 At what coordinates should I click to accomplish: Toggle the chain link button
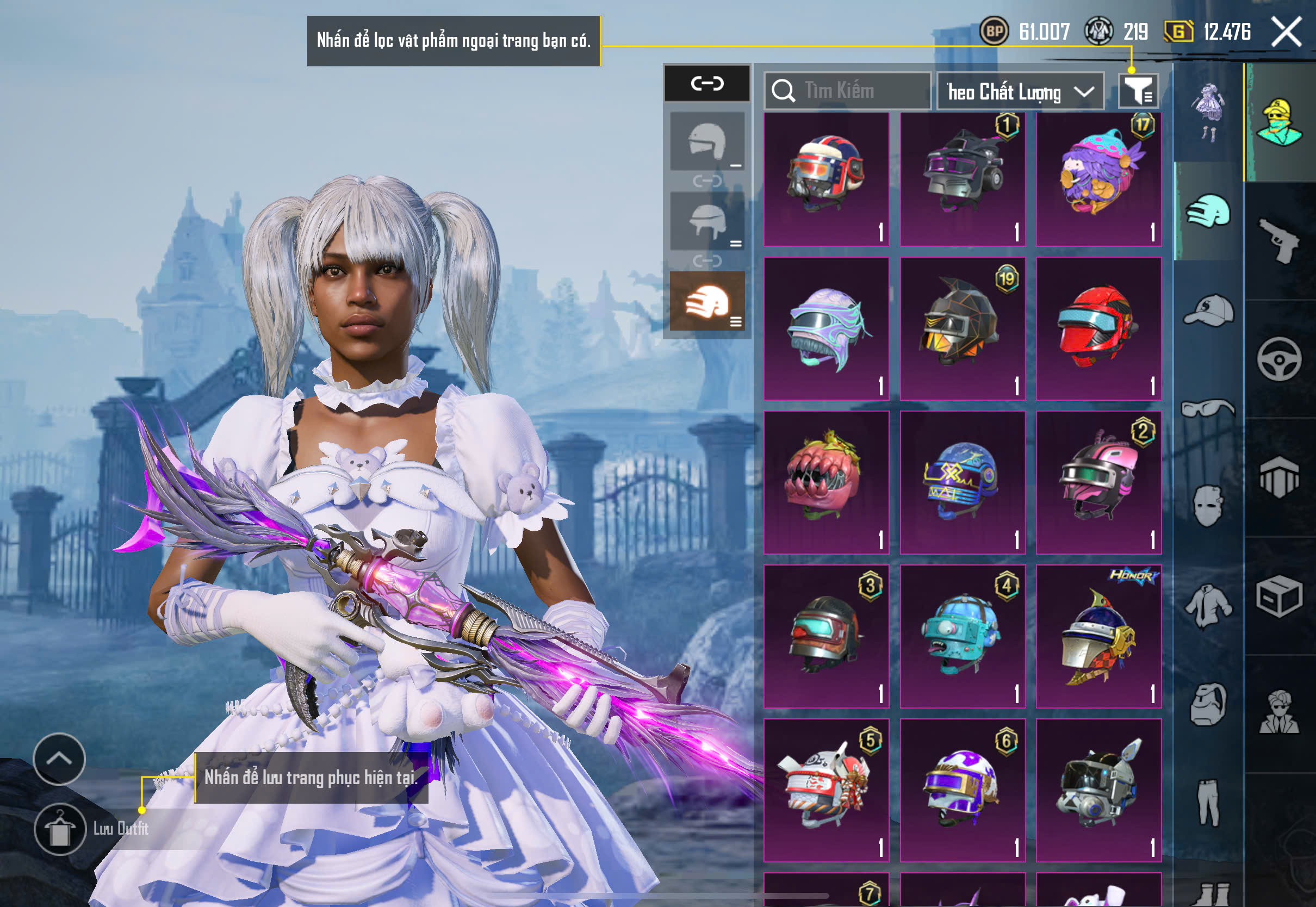click(707, 84)
